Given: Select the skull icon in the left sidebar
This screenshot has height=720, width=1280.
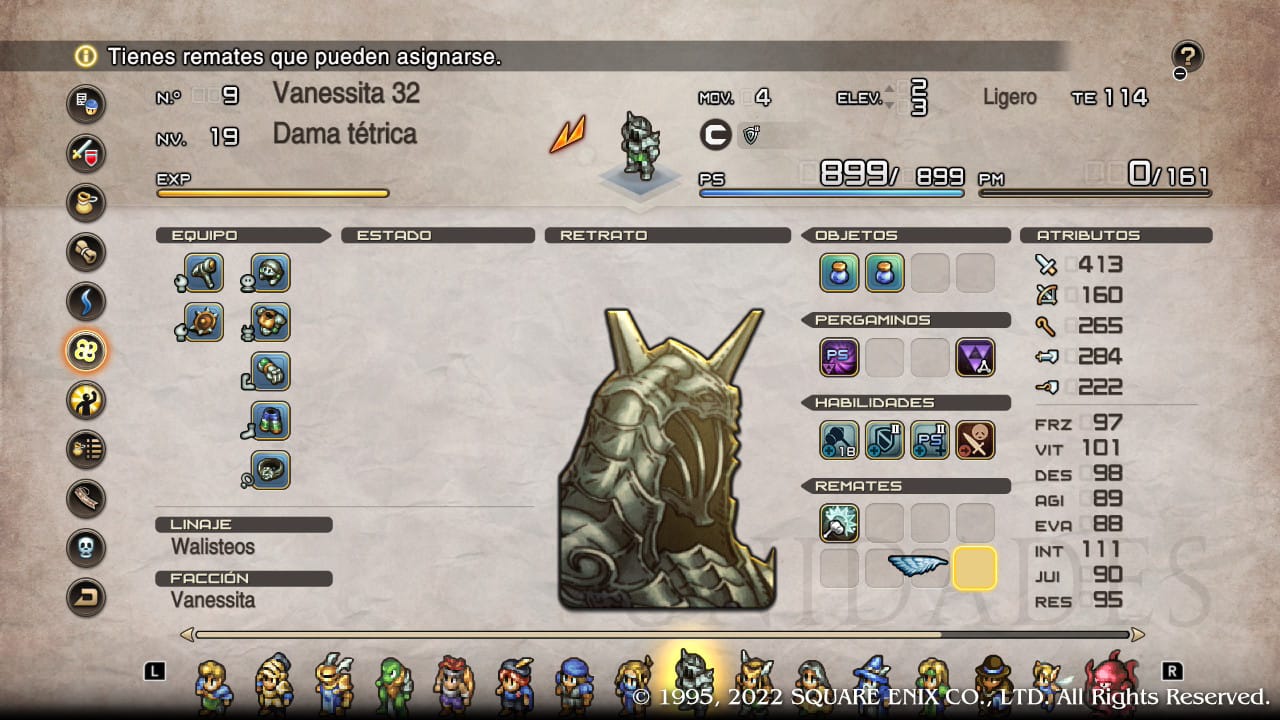Looking at the screenshot, I should tap(85, 545).
